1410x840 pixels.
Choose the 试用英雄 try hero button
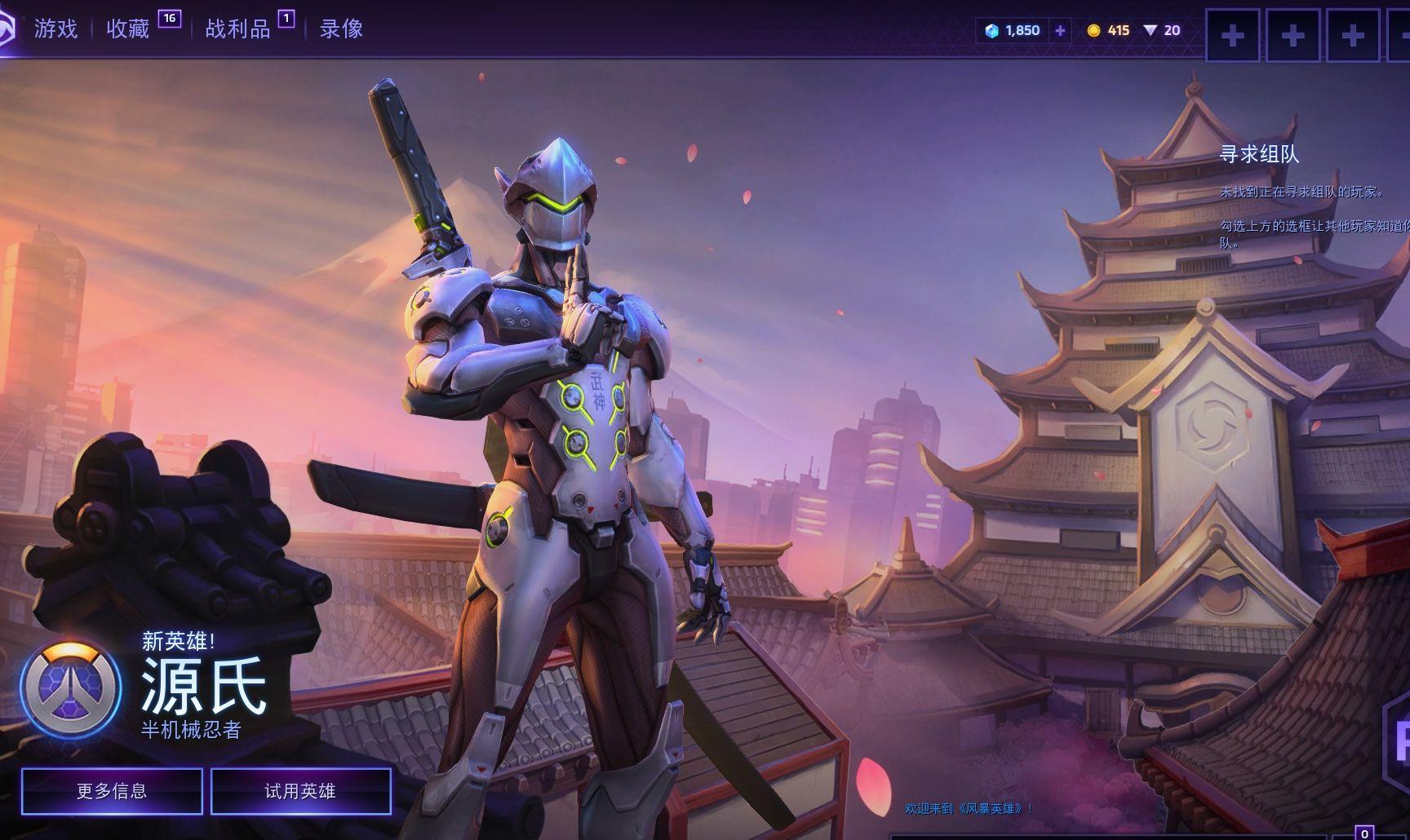pyautogui.click(x=300, y=791)
